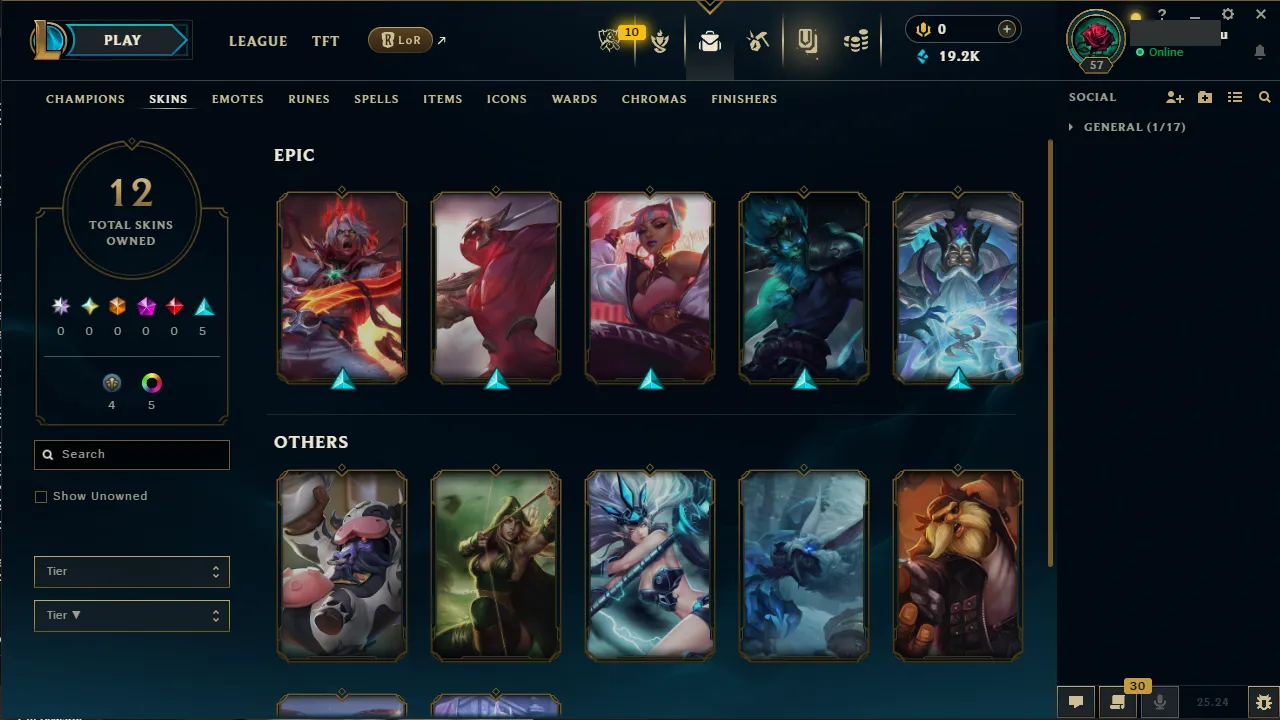Image resolution: width=1280 pixels, height=720 pixels.
Task: Open Your Shop card icon
Action: [x=807, y=40]
